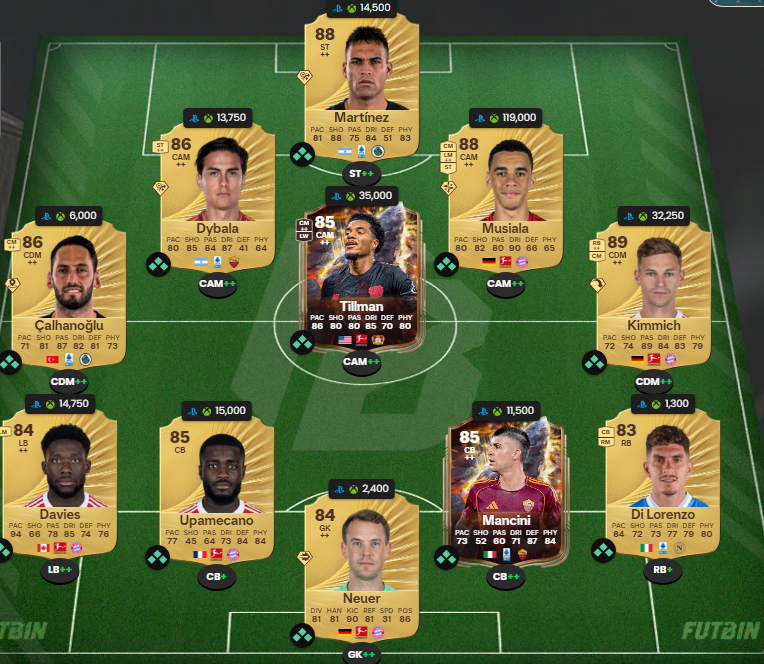Select the LB position badge under Davies
The height and width of the screenshot is (664, 764).
point(59,570)
